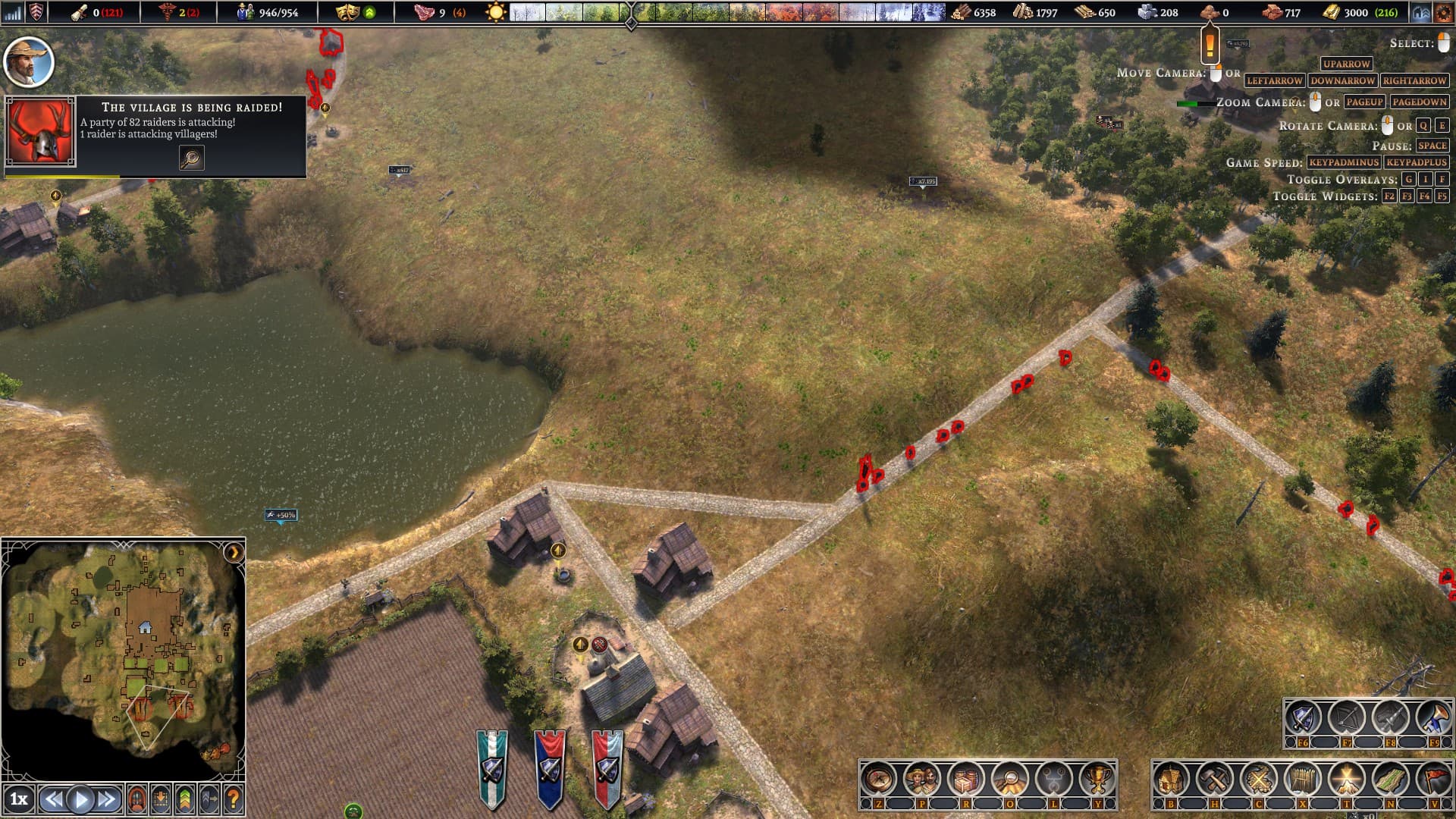Click the orange exclamation alert marker
Image resolution: width=1456 pixels, height=819 pixels.
(x=1210, y=45)
